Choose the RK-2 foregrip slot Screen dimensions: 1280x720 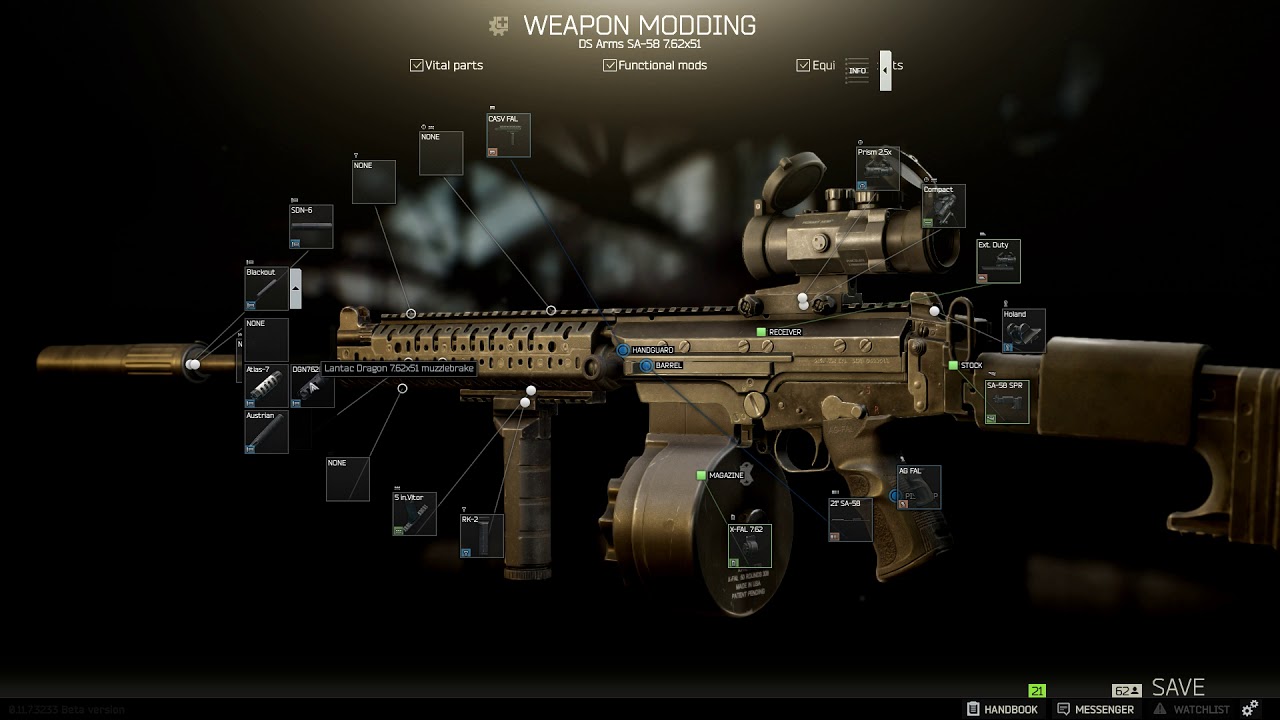click(x=481, y=536)
